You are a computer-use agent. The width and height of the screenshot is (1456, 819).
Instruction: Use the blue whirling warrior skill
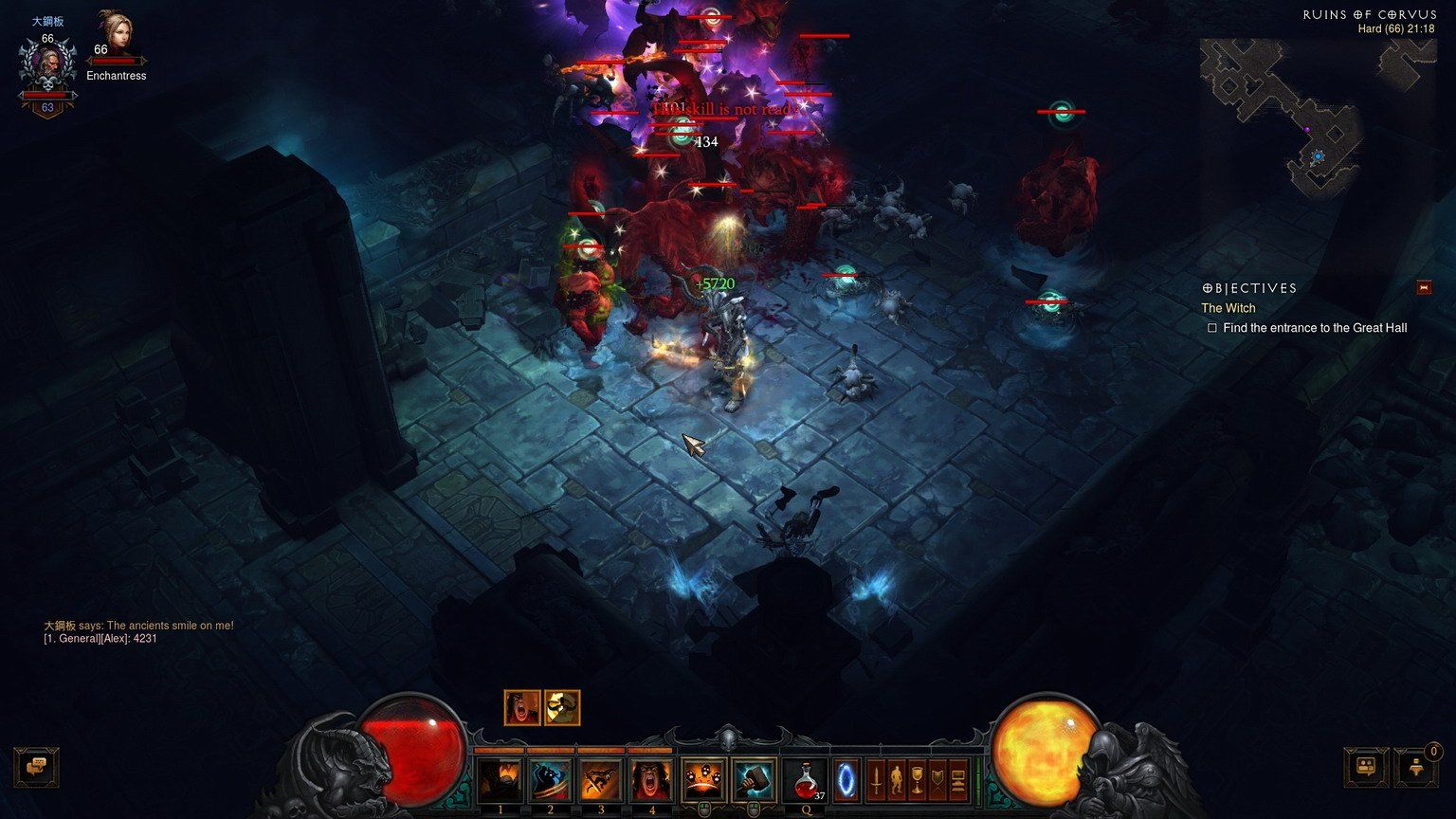pos(550,781)
